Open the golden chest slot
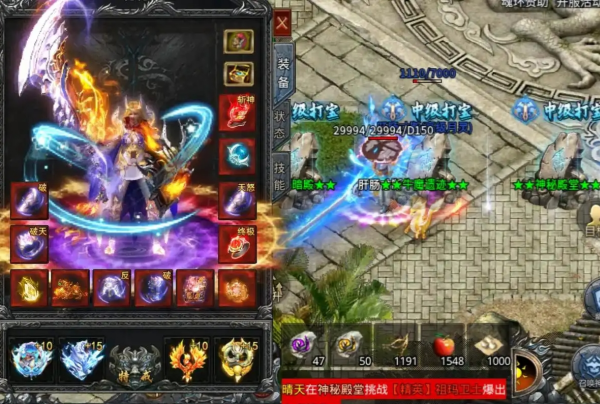The height and width of the screenshot is (404, 600). coord(238,74)
